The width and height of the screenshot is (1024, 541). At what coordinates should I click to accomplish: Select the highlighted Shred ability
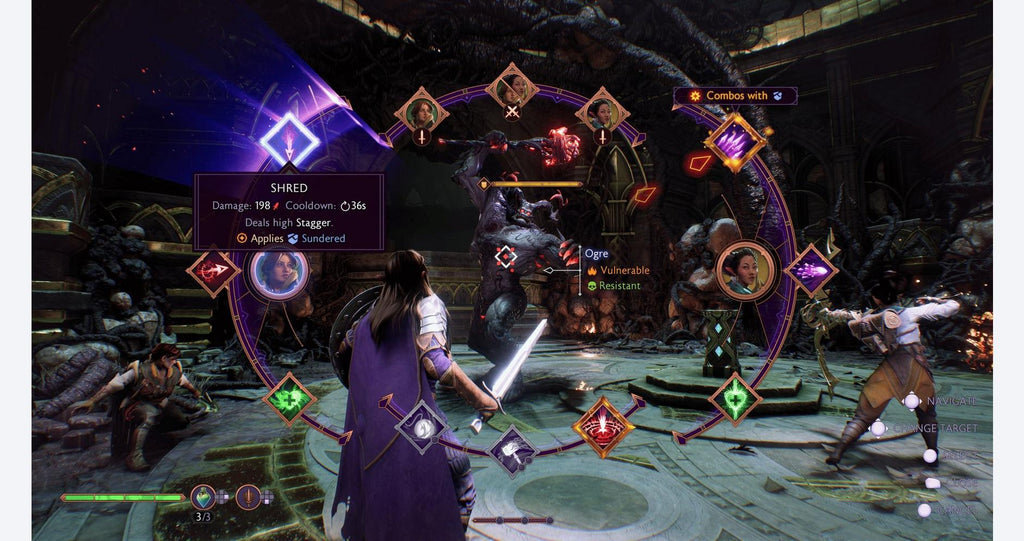pos(289,141)
